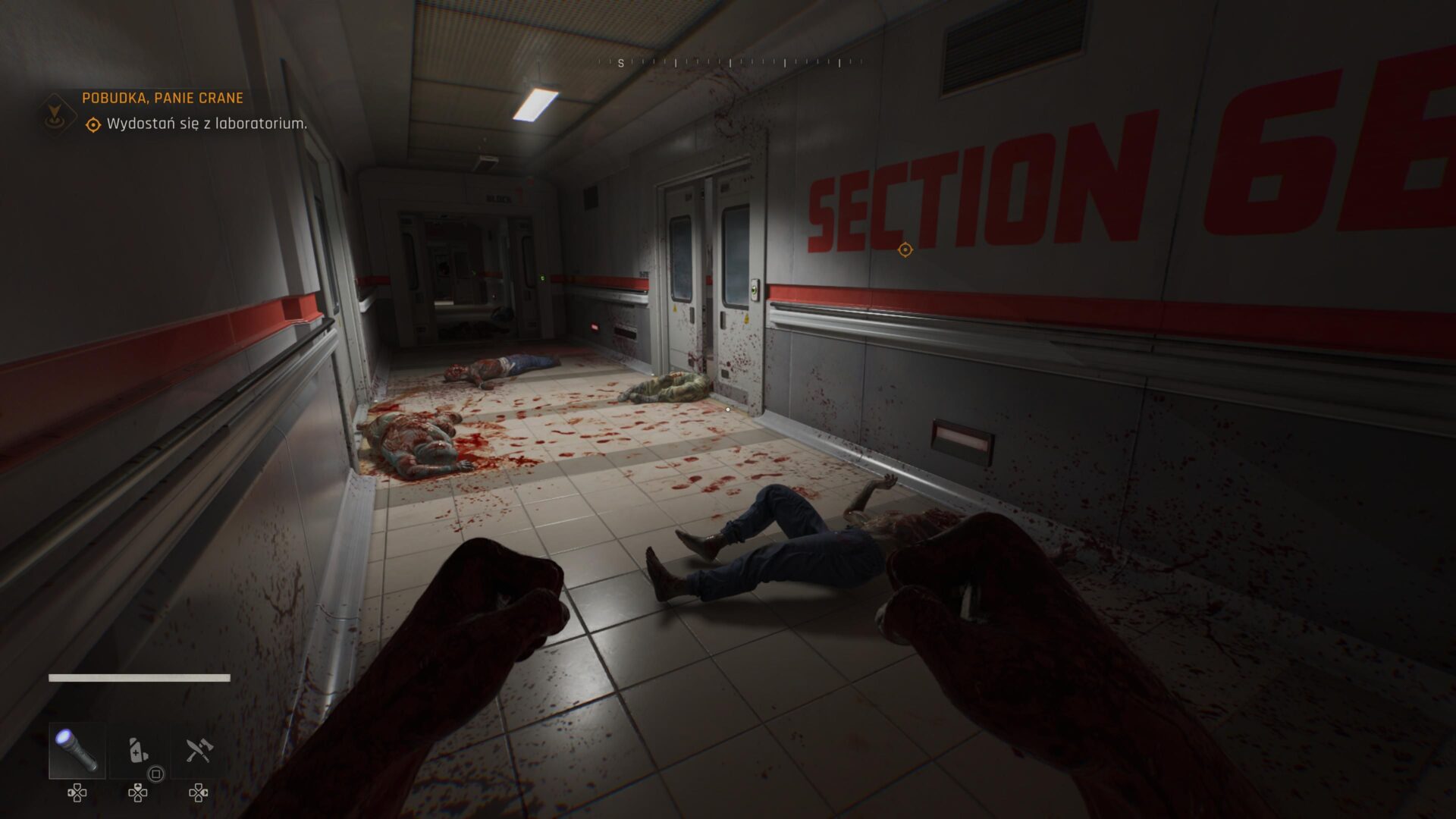Click the green light near the BLOCK sign
The height and width of the screenshot is (819, 1456).
click(543, 277)
